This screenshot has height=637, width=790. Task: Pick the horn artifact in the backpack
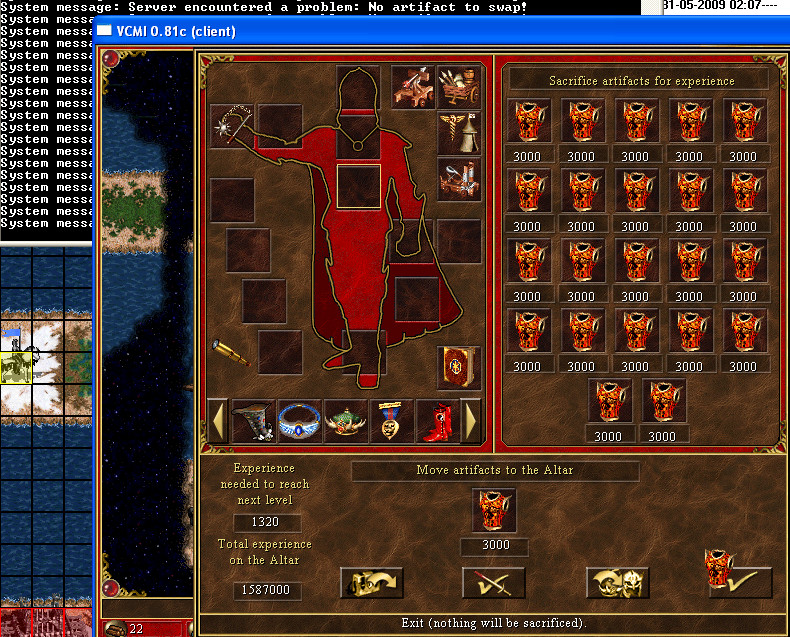(x=254, y=421)
